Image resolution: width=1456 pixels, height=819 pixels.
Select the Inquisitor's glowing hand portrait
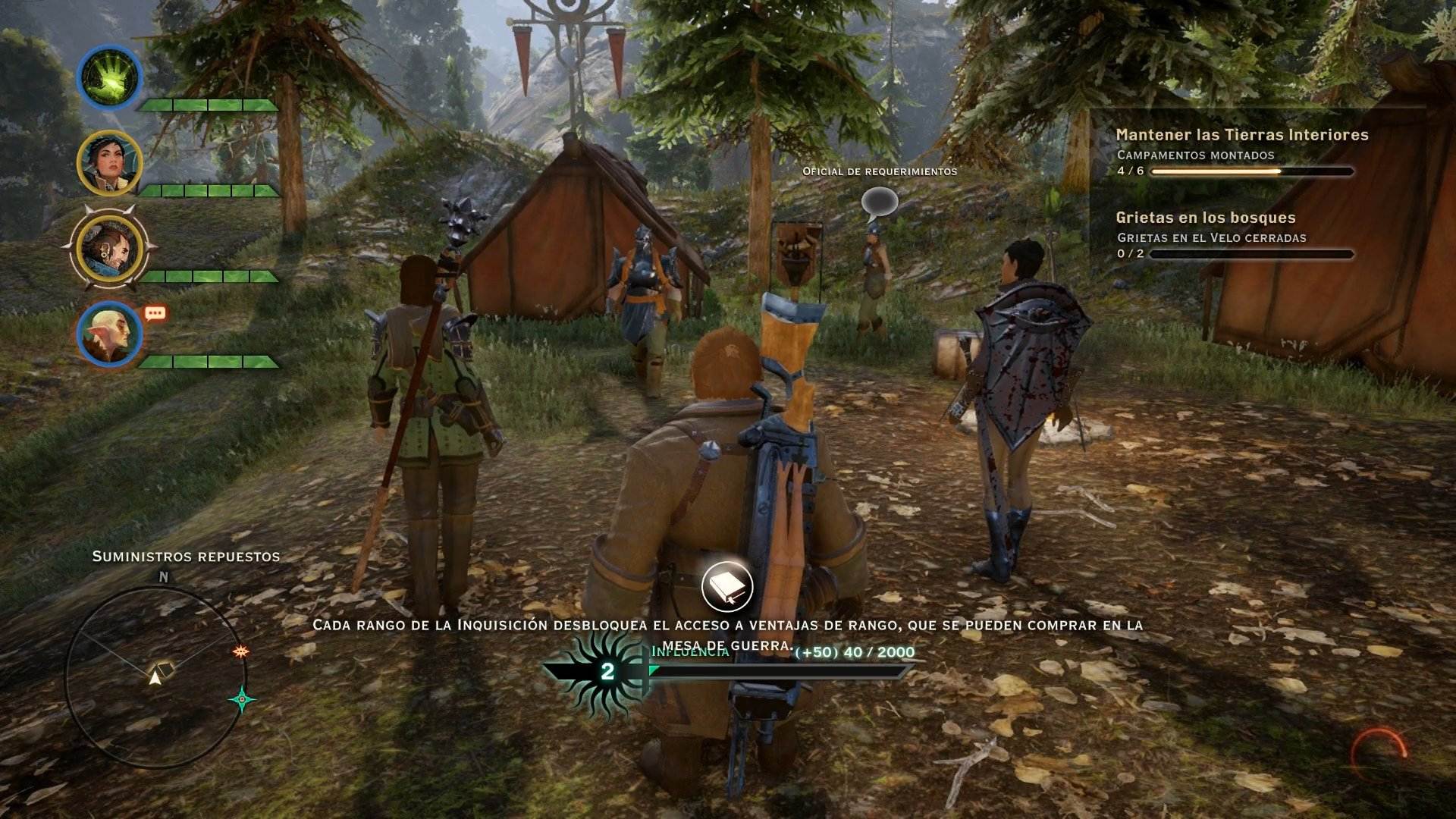click(108, 77)
